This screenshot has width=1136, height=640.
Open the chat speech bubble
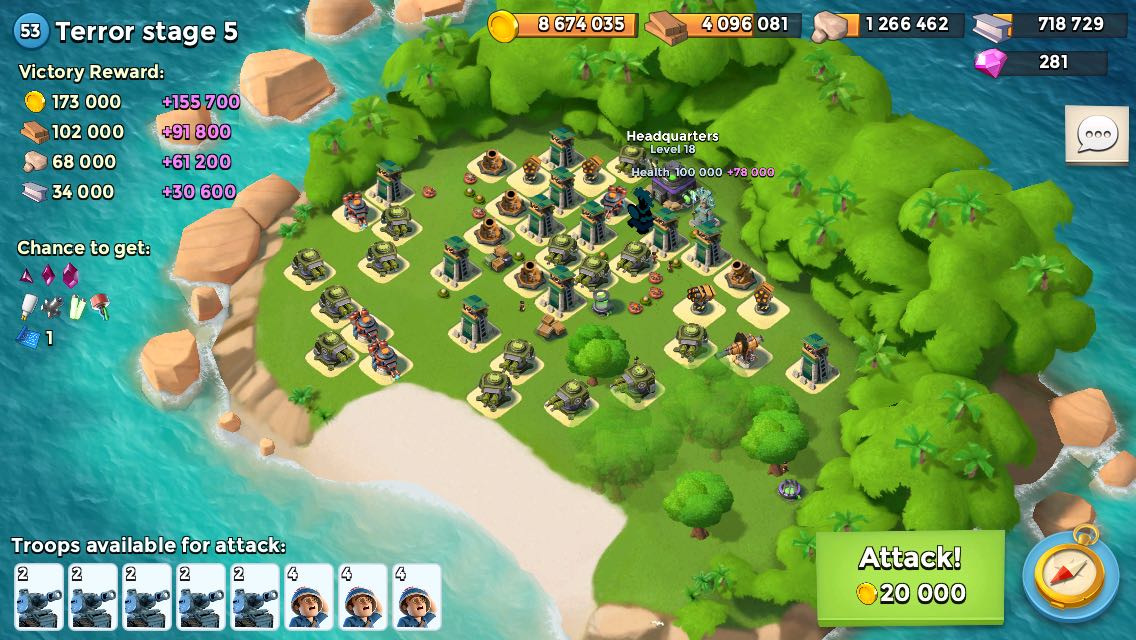[1096, 135]
